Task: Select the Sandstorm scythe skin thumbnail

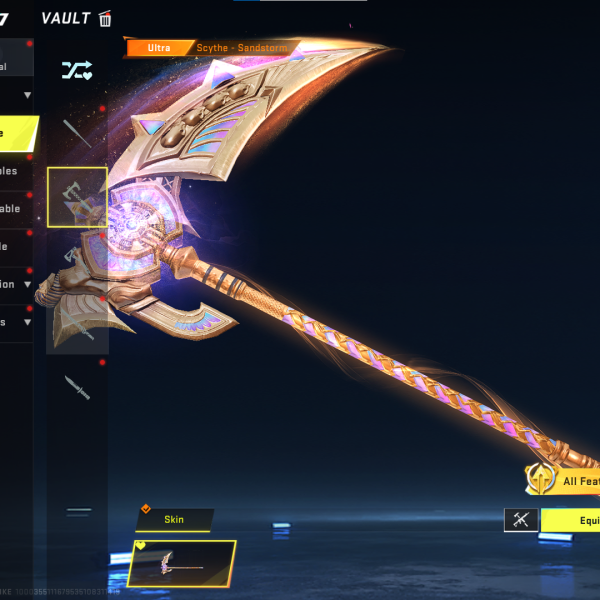Action: (182, 563)
